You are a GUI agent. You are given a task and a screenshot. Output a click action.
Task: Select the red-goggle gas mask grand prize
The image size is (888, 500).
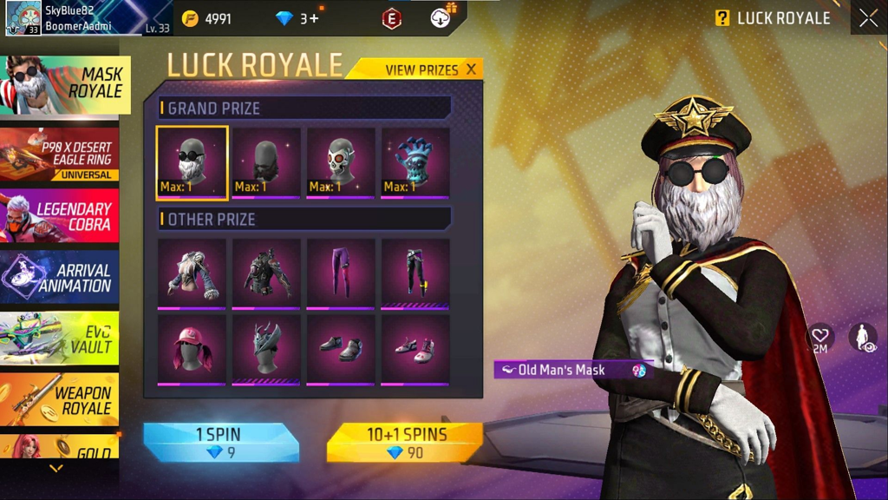tap(341, 162)
